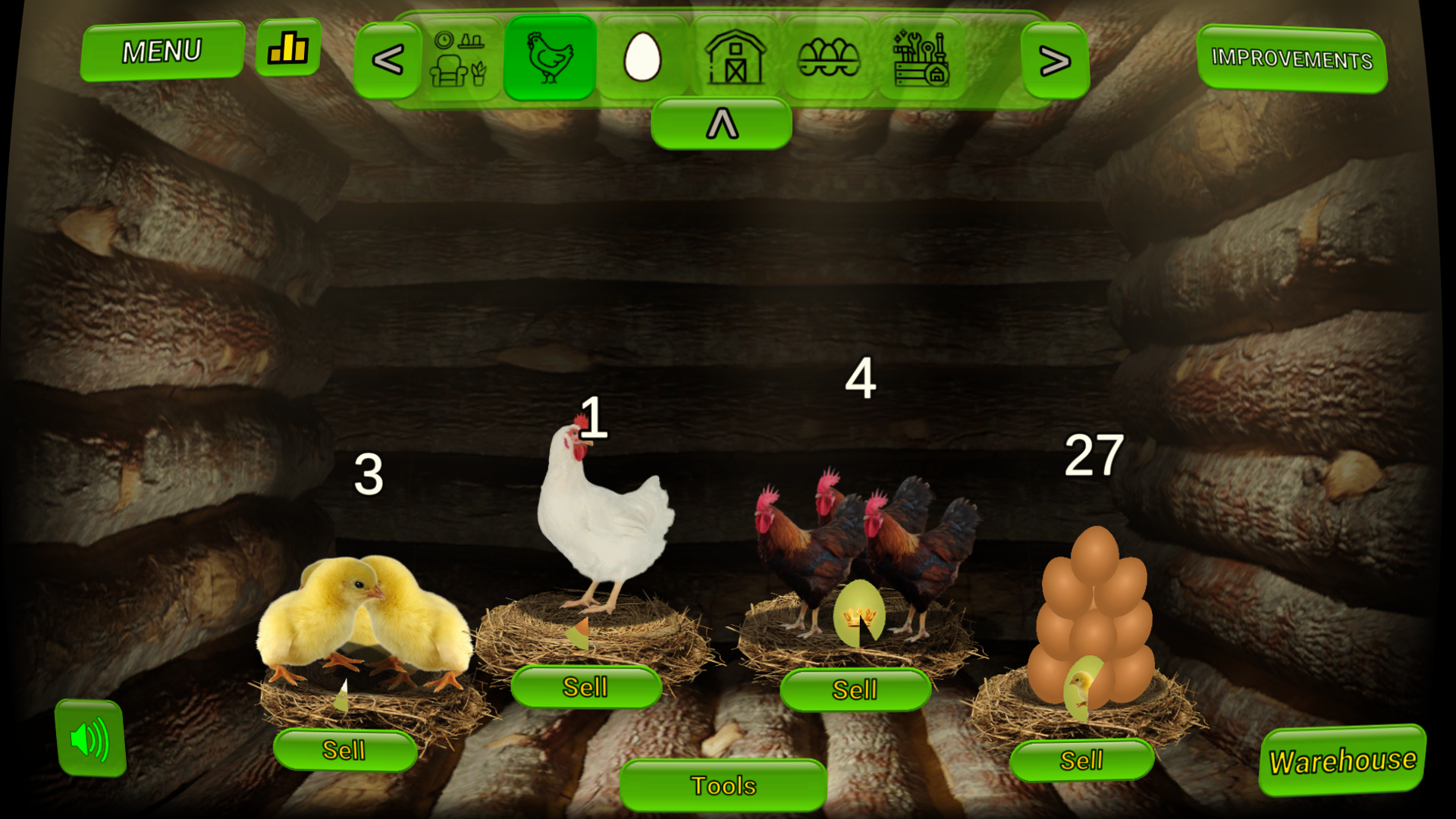Collapse the top toolbar with the chevron
Viewport: 1456px width, 819px height.
coord(721,121)
